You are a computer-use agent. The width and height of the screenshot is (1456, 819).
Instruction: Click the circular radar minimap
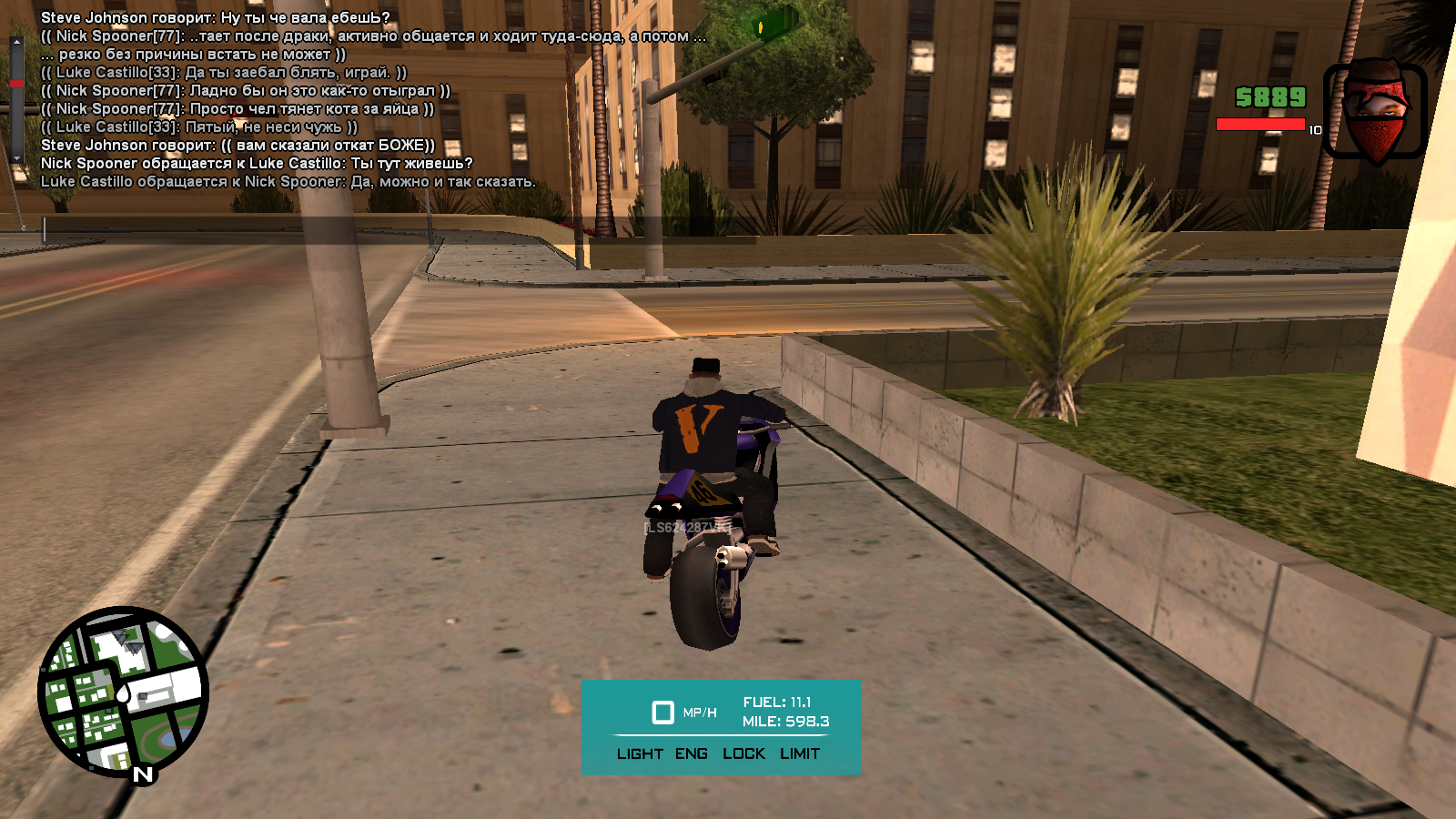[x=123, y=692]
